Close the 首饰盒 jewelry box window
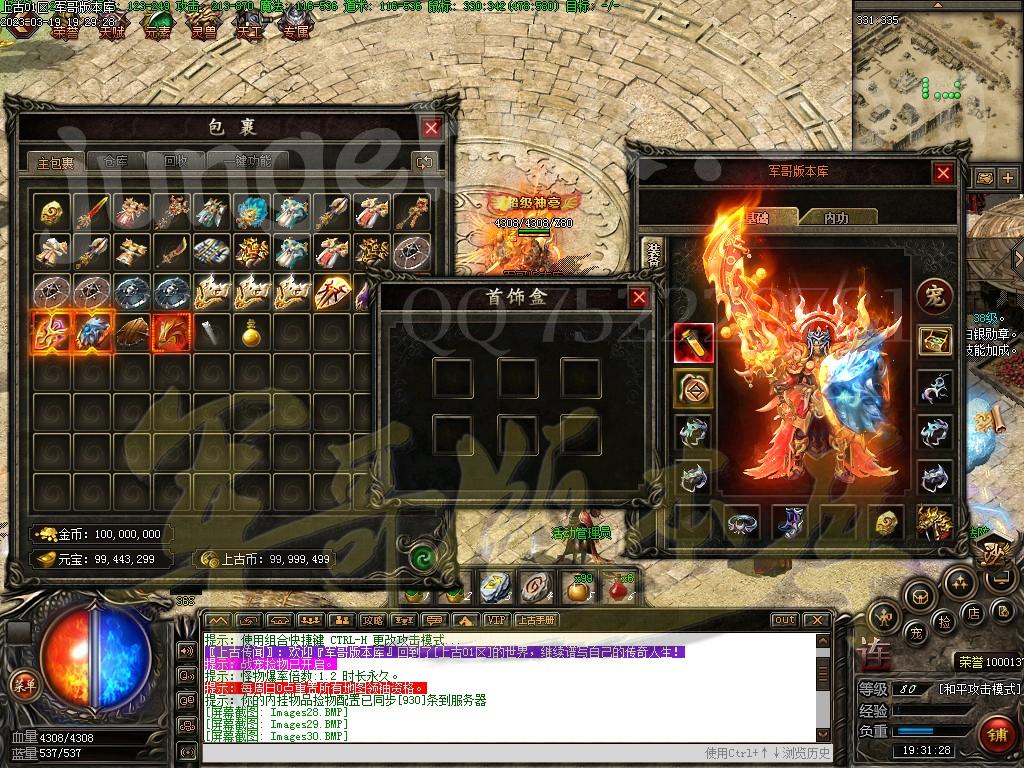This screenshot has height=768, width=1024. (639, 297)
